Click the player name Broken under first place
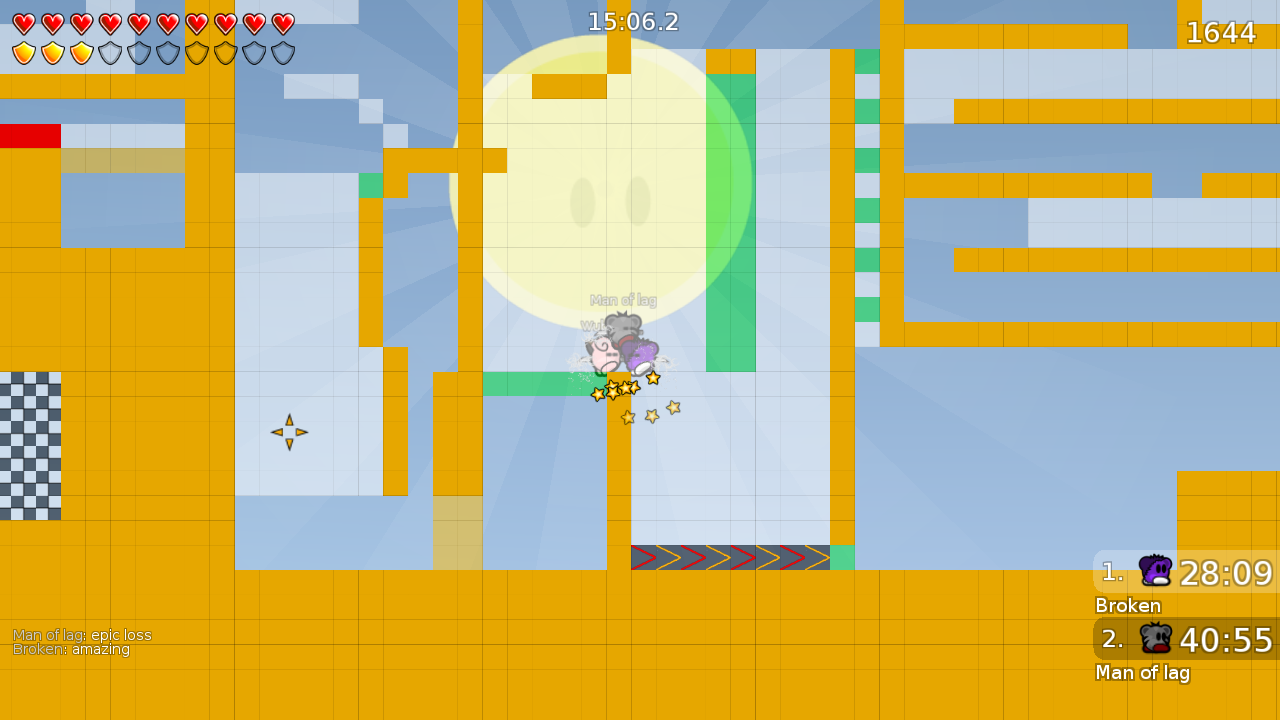 [1127, 606]
